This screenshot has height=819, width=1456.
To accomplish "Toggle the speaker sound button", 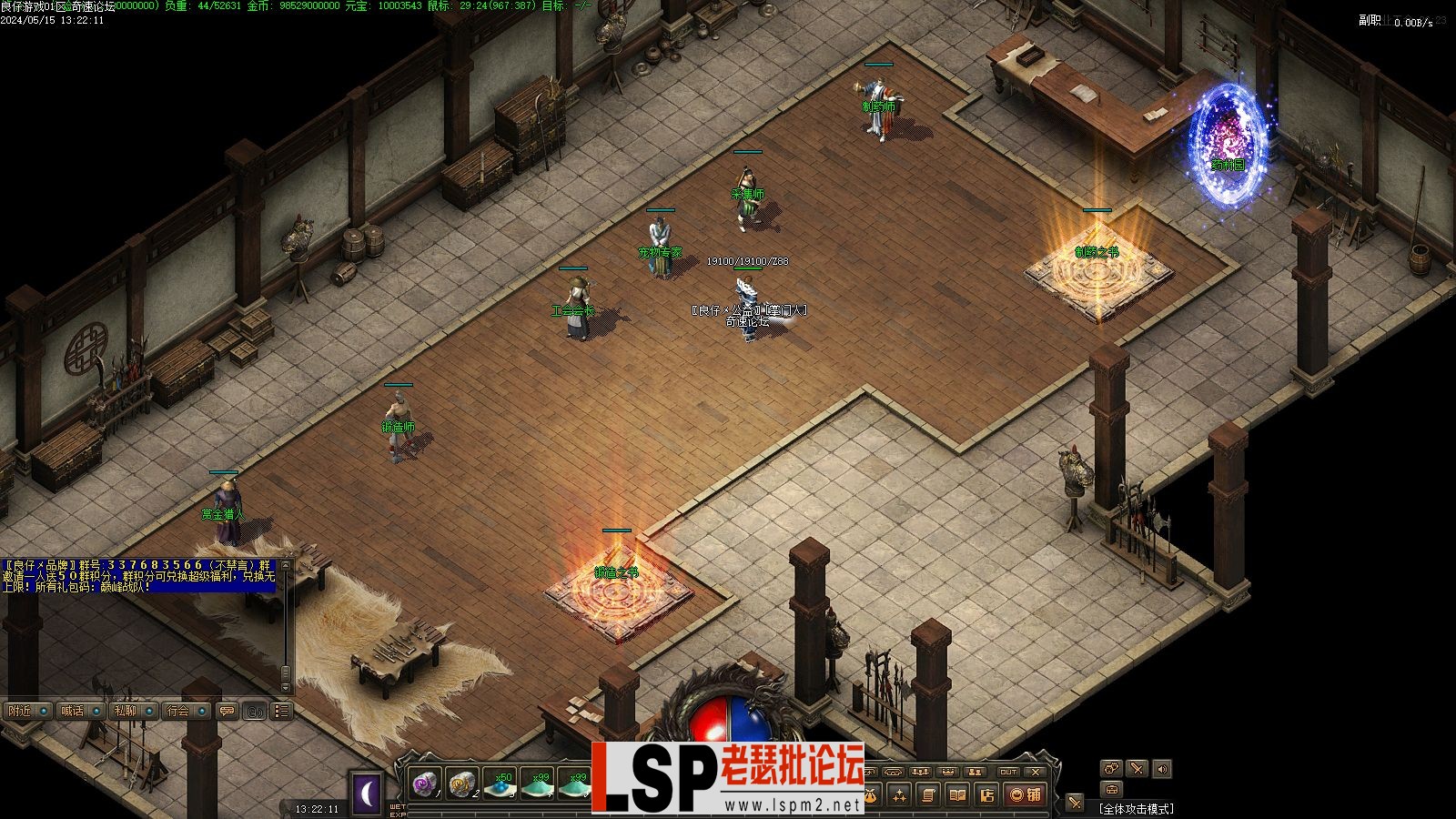I will pyautogui.click(x=1162, y=769).
